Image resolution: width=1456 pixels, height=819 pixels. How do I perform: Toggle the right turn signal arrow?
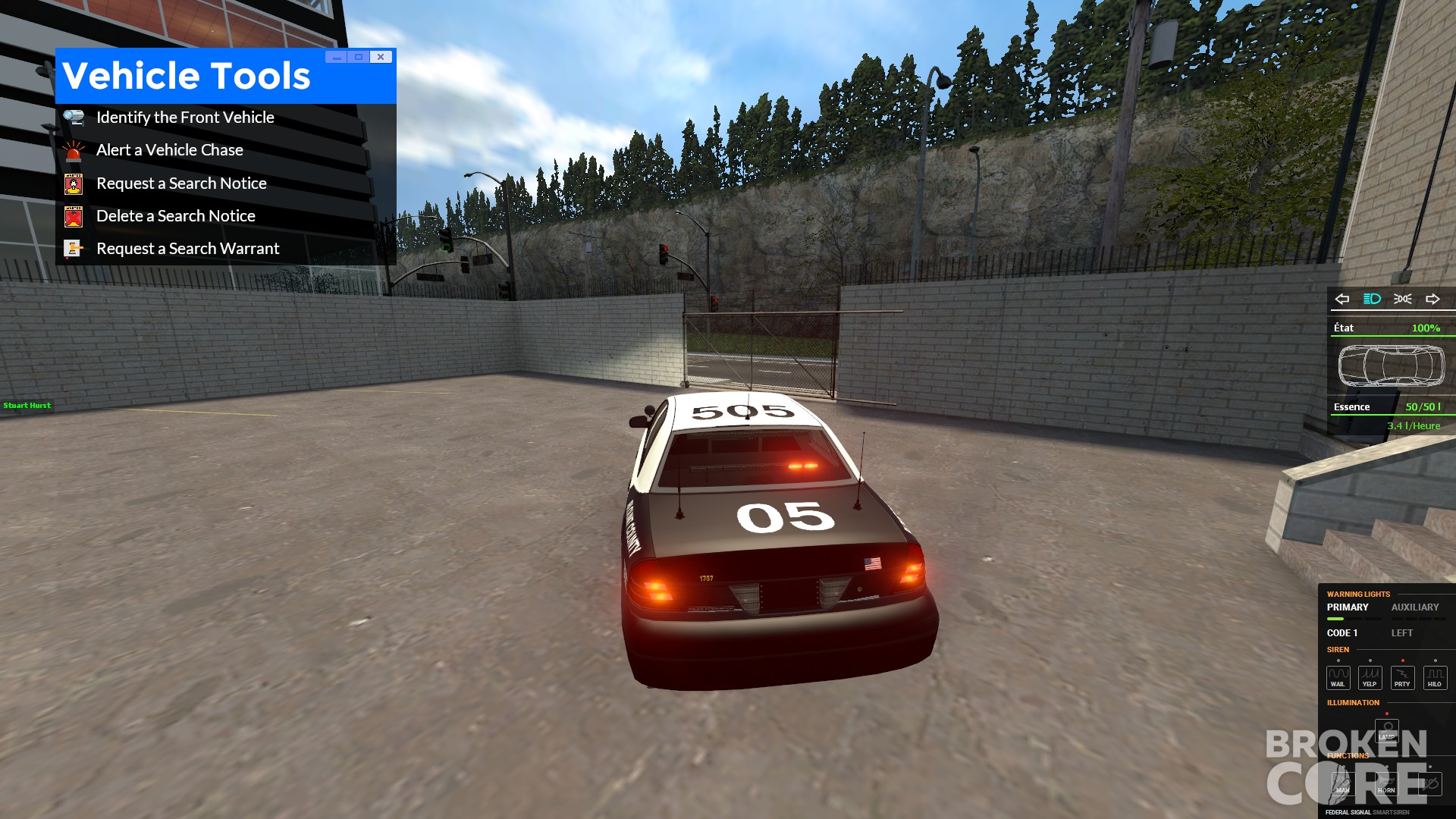(1432, 299)
